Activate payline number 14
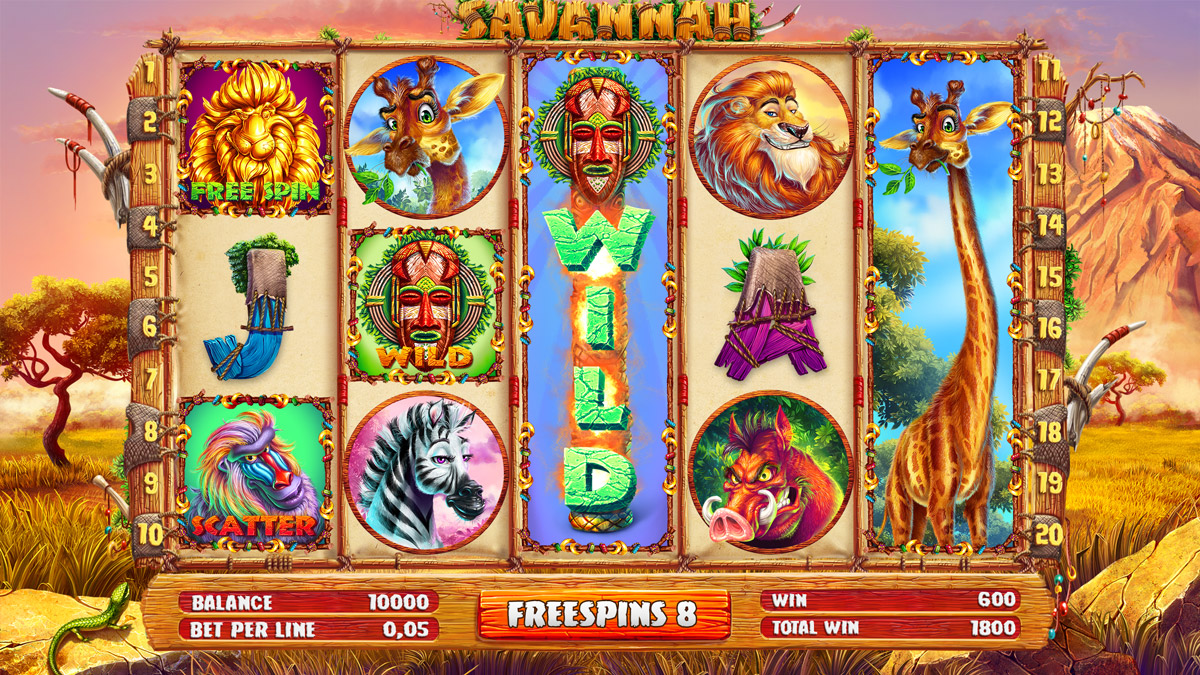 (x=1048, y=225)
